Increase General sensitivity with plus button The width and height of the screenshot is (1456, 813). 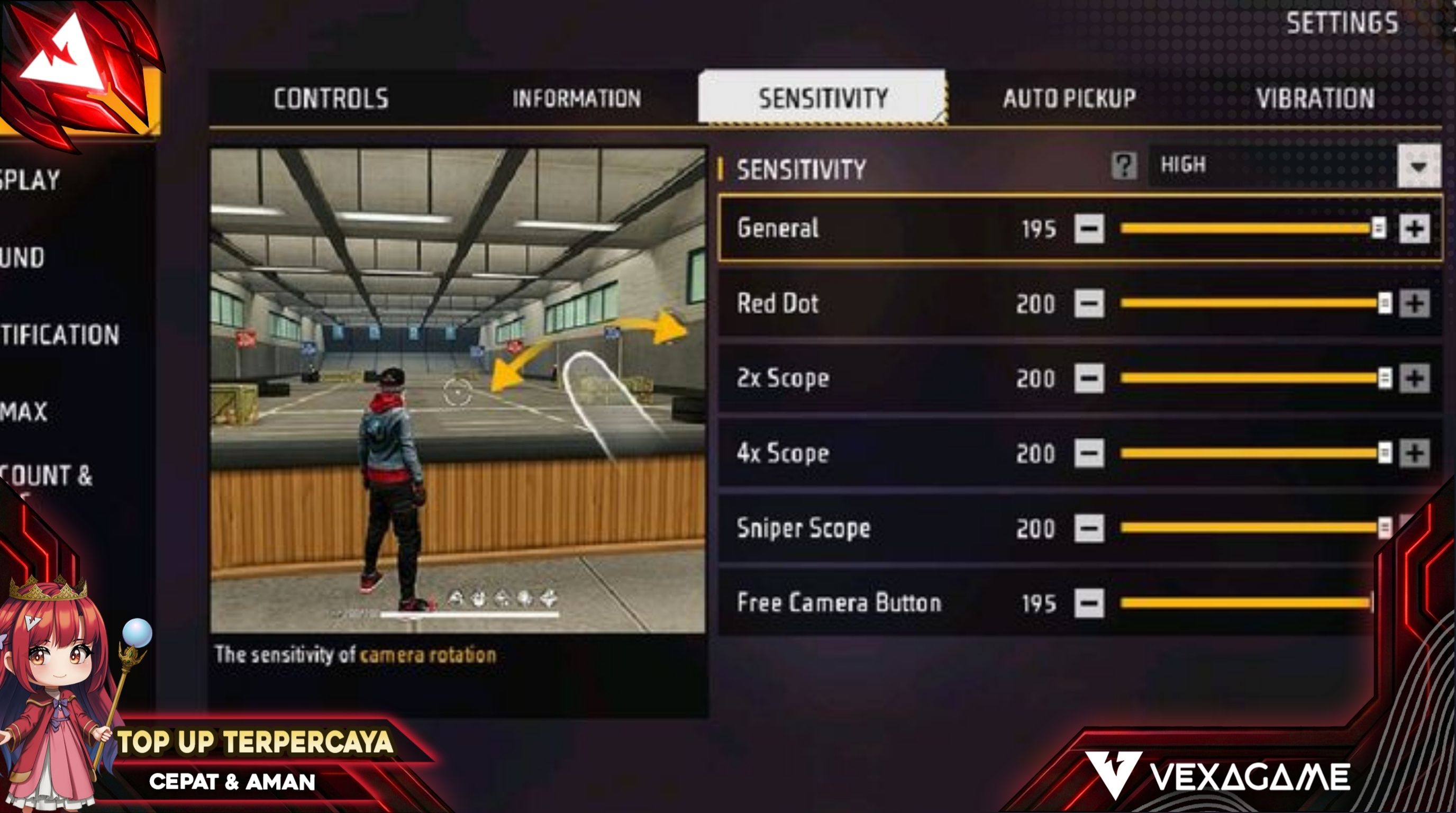pos(1415,229)
